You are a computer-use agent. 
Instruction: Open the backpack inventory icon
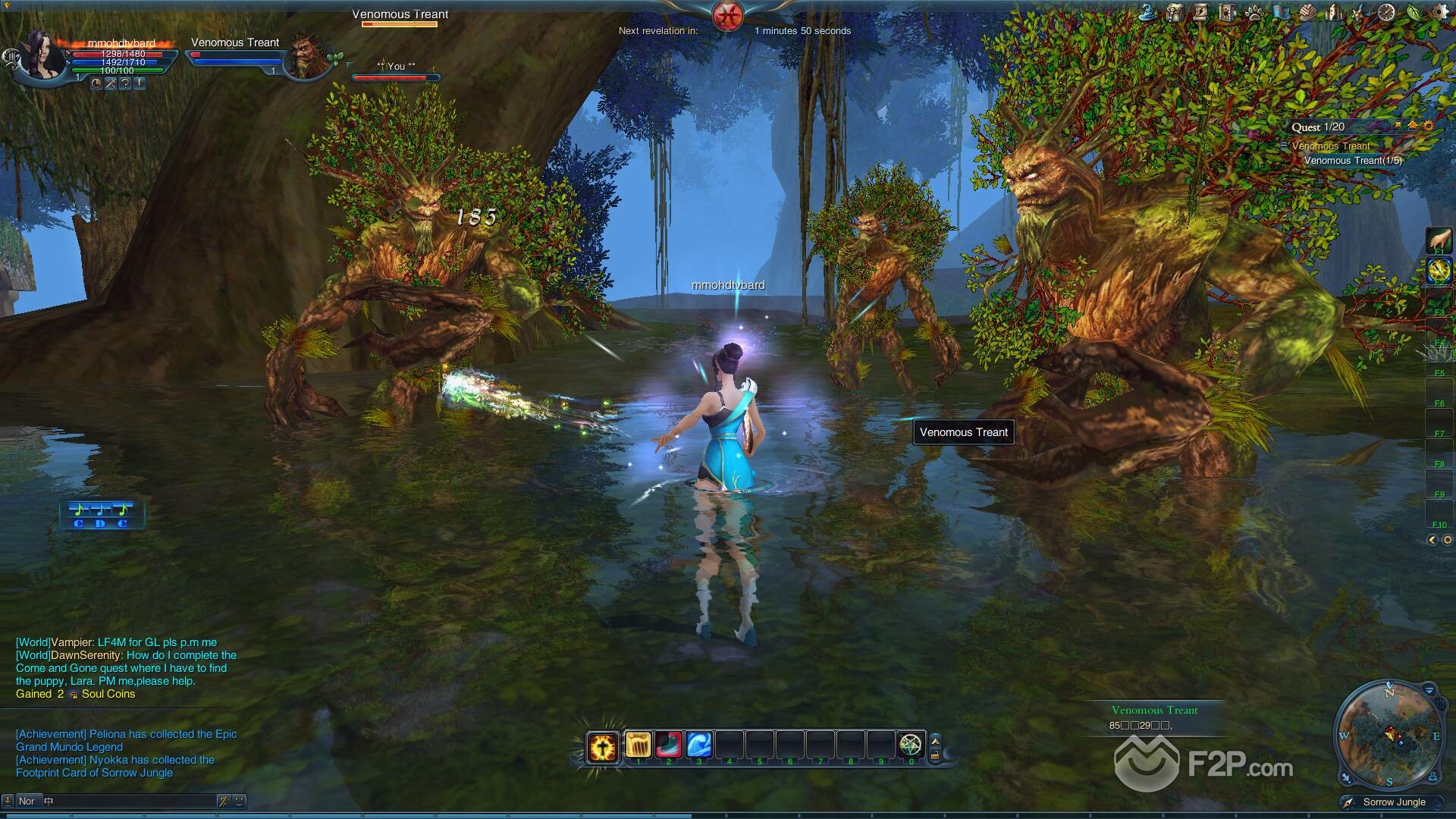click(1175, 12)
